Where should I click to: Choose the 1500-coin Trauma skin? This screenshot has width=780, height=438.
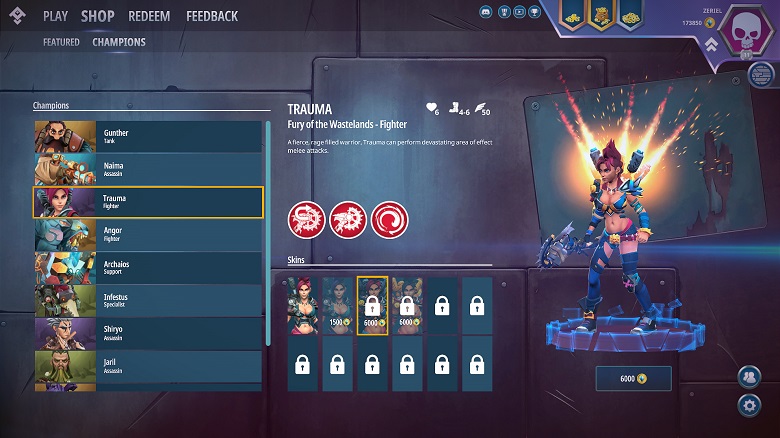tap(338, 305)
